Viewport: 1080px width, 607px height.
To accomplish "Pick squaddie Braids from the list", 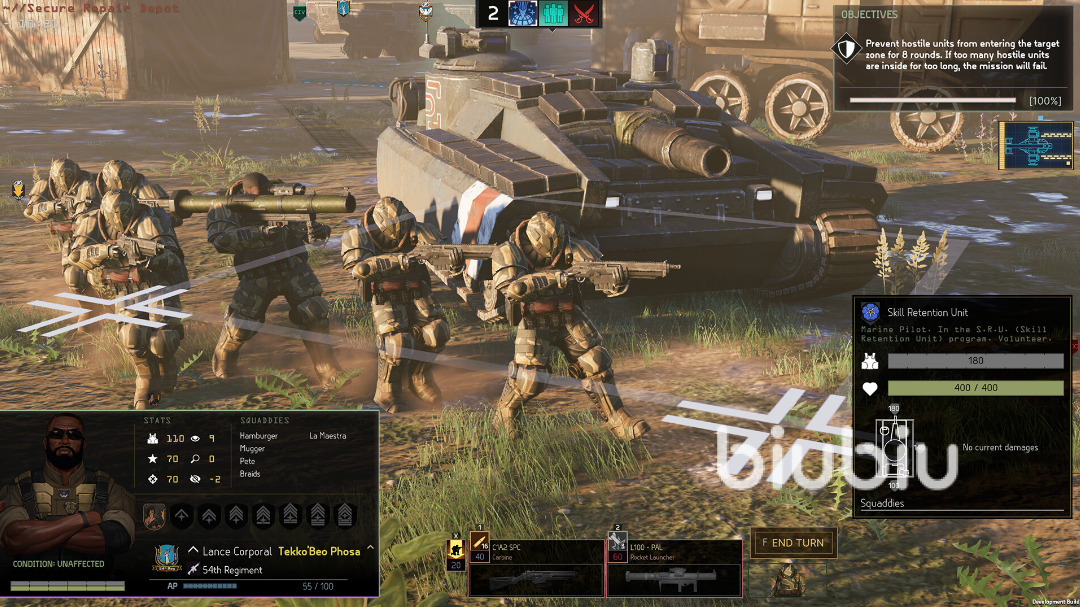I will (250, 474).
